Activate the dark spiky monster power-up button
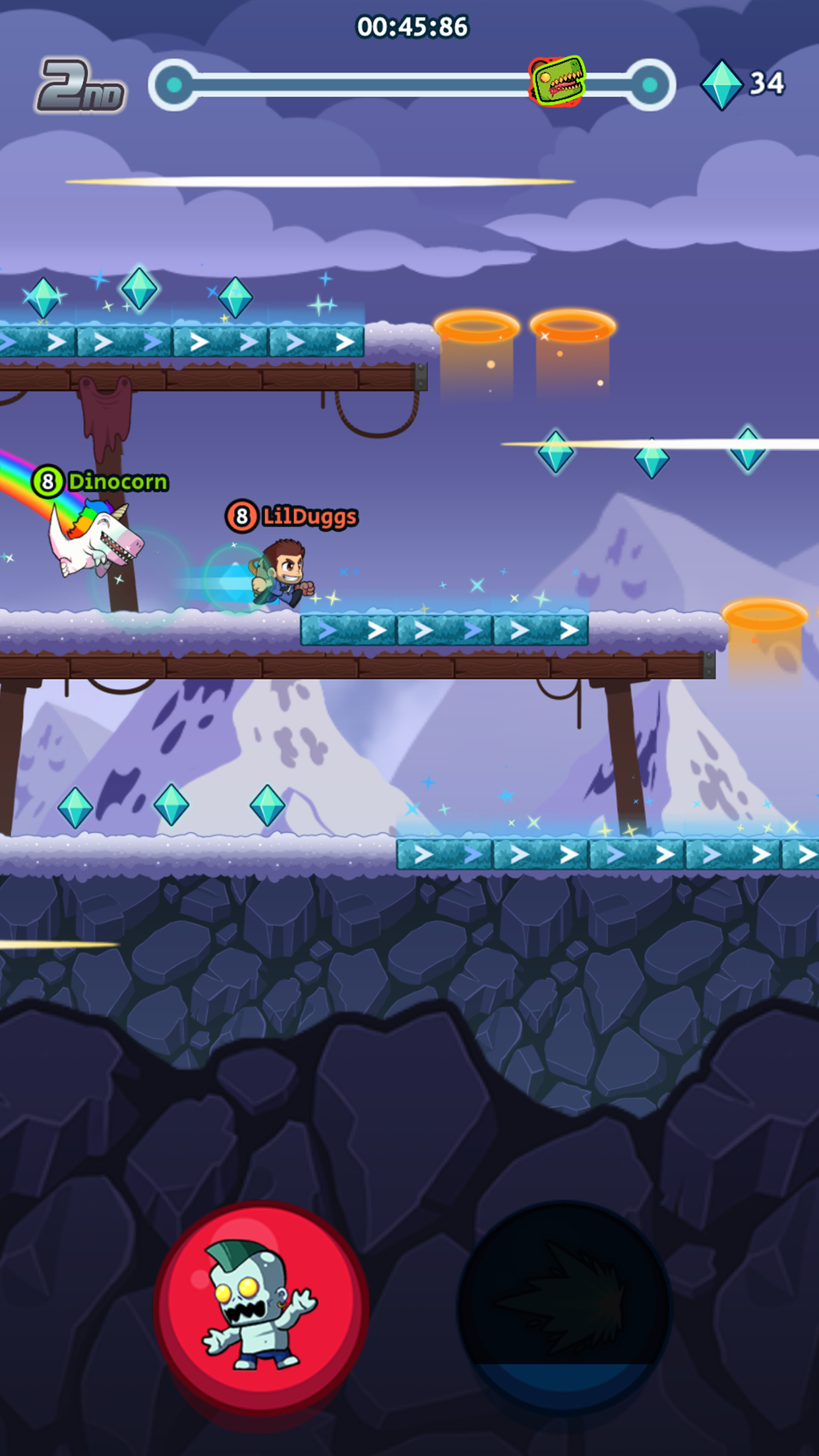819x1456 pixels. pyautogui.click(x=564, y=1307)
